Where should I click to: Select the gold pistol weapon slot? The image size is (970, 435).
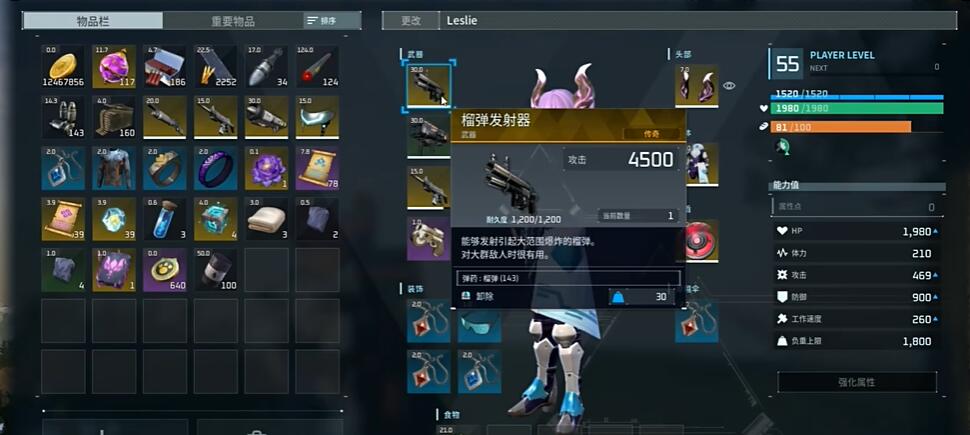428,239
